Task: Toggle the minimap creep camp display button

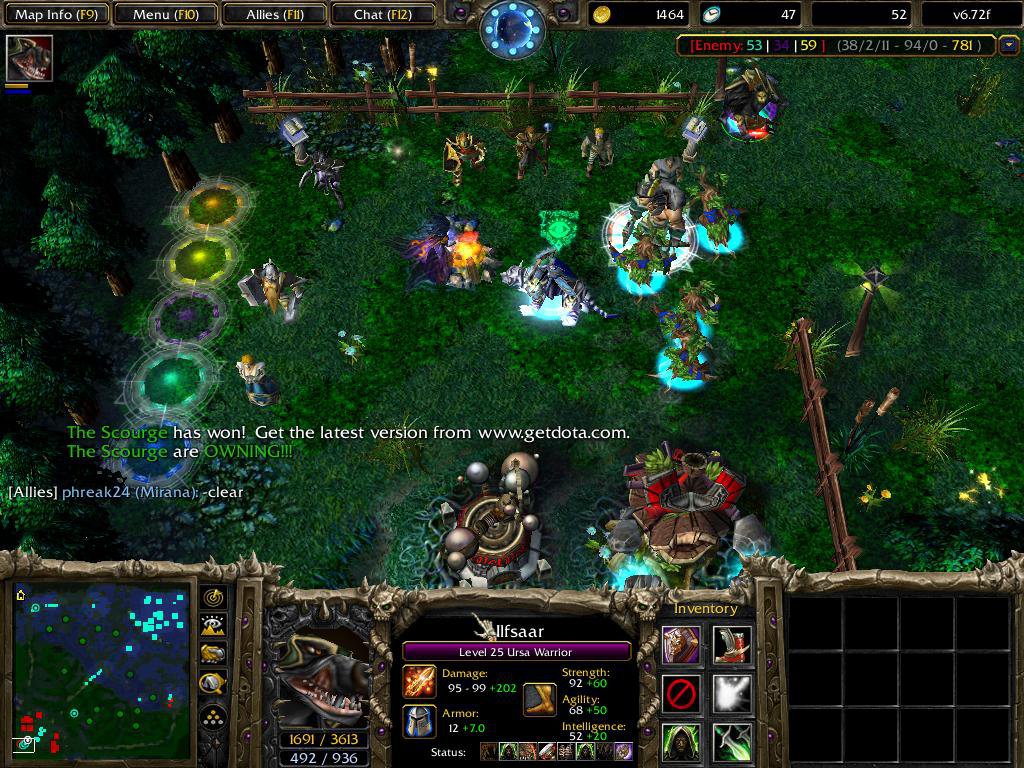Action: click(214, 683)
